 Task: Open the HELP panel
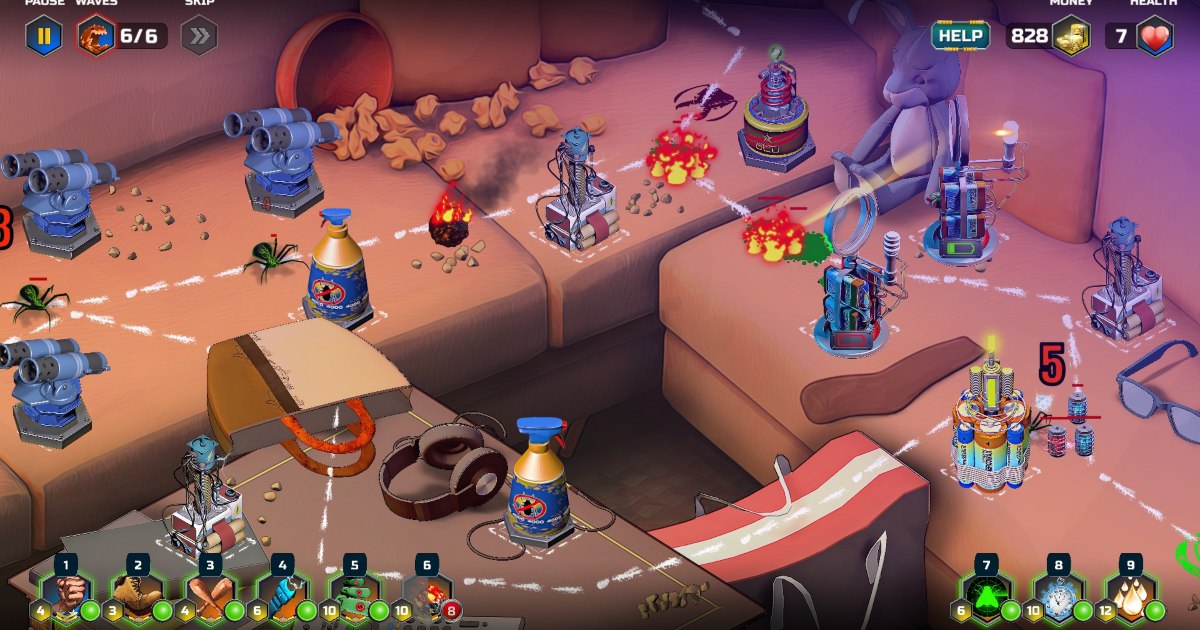pyautogui.click(x=960, y=36)
